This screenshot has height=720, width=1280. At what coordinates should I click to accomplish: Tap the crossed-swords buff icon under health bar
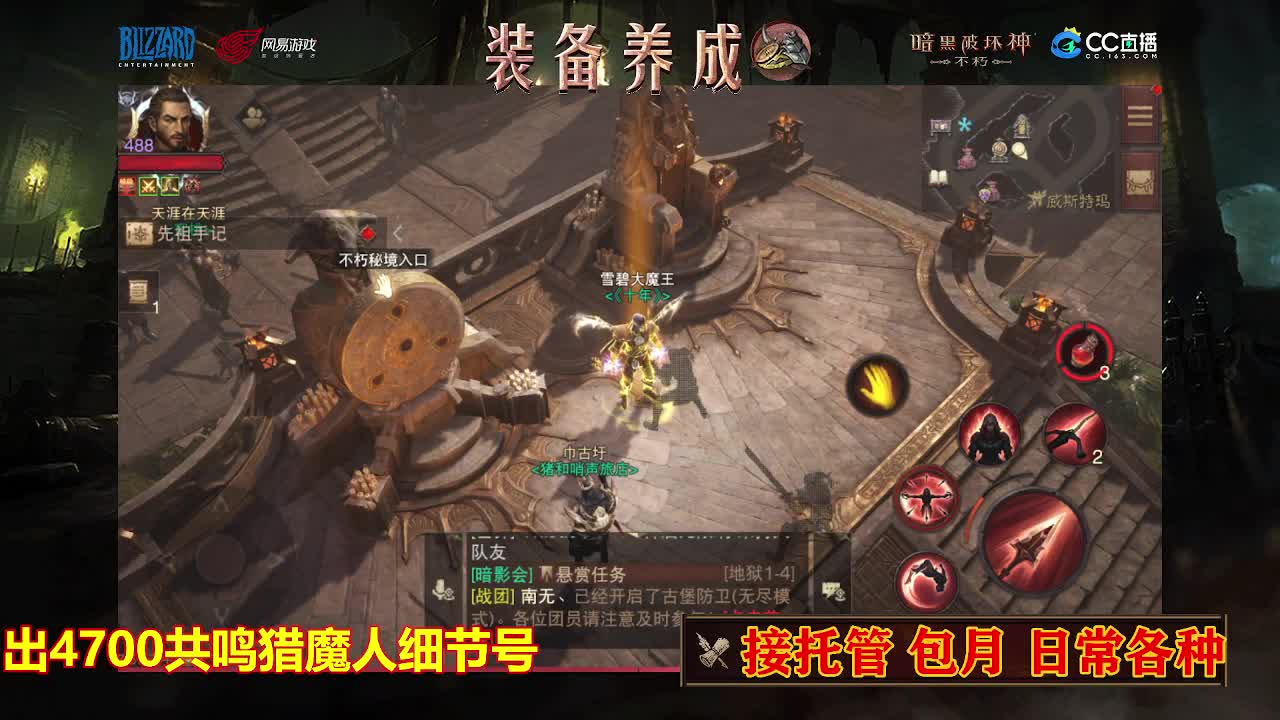click(x=149, y=186)
